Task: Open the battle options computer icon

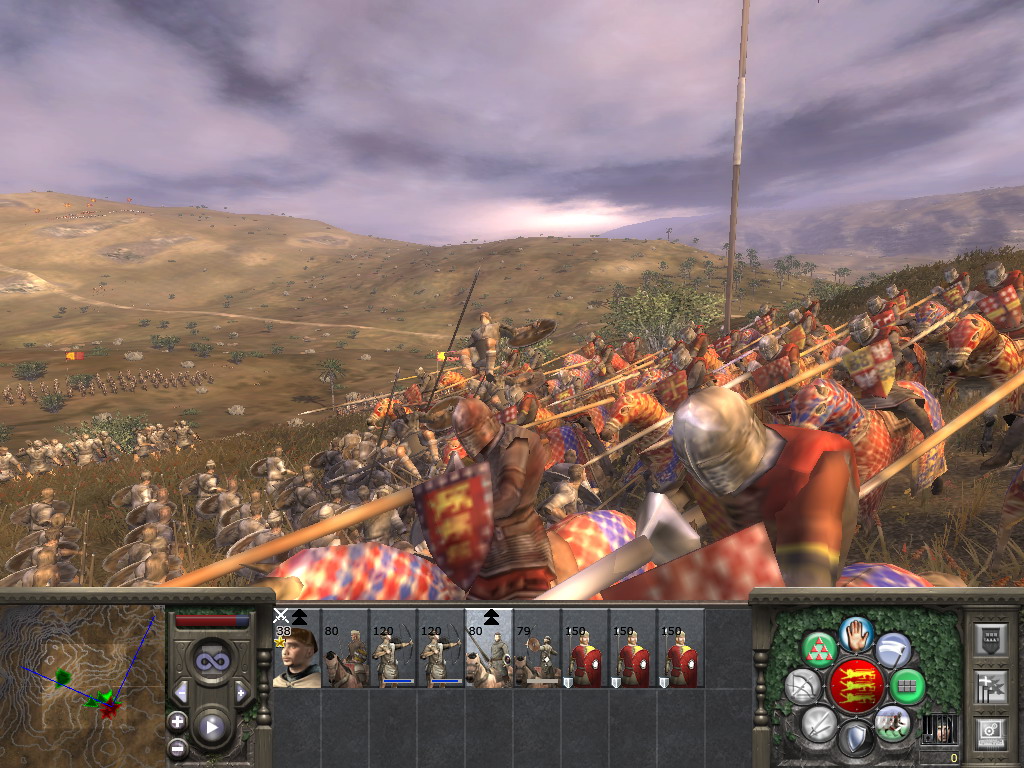Action: coord(992,732)
